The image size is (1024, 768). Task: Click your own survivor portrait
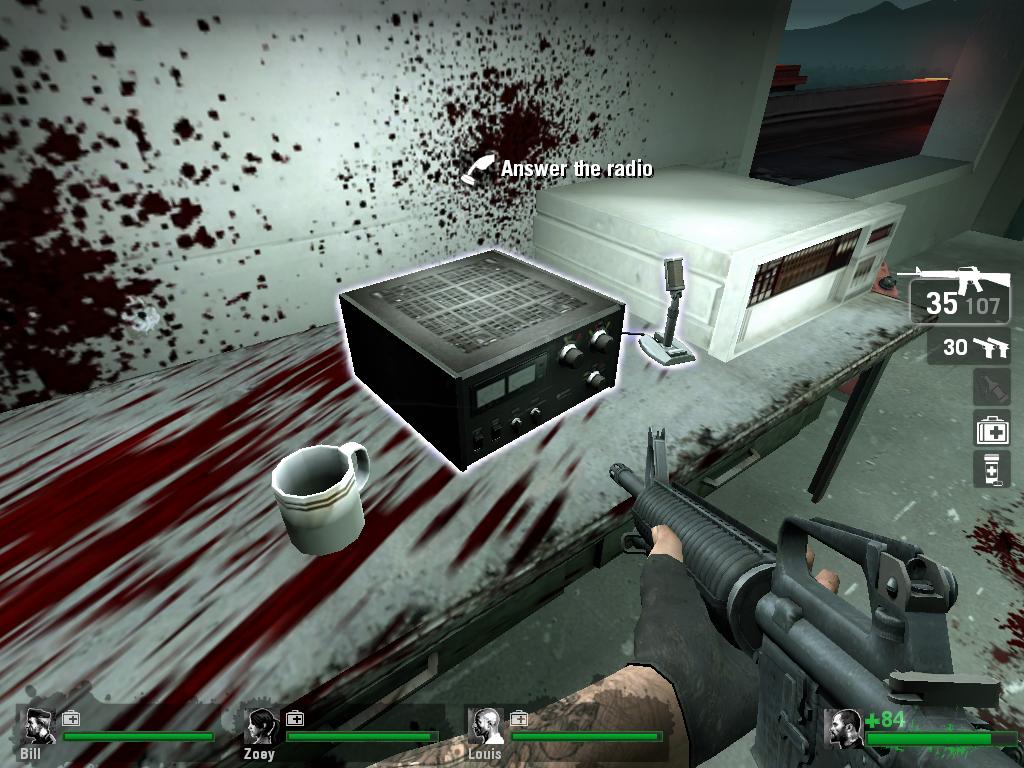845,728
